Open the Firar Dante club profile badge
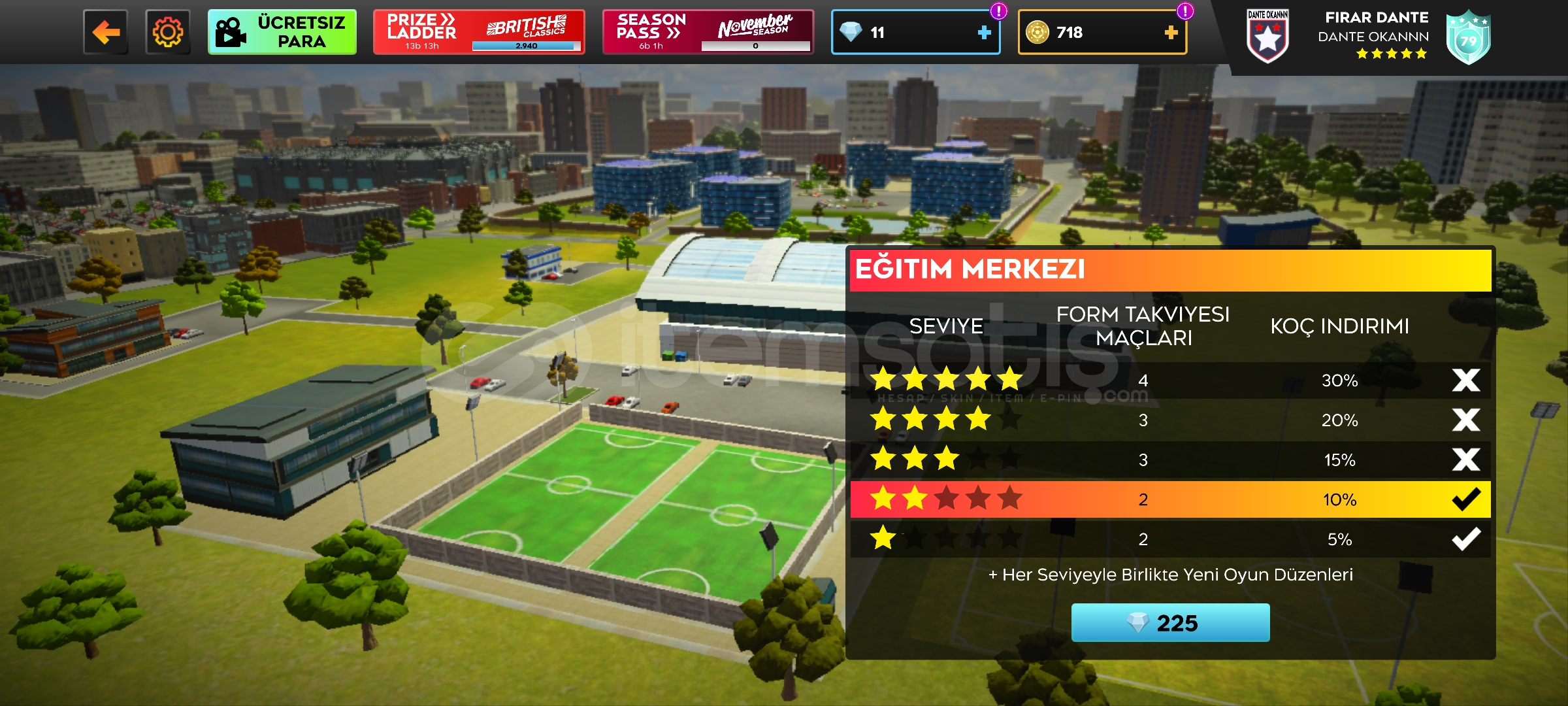This screenshot has height=706, width=1568. coord(1267,37)
